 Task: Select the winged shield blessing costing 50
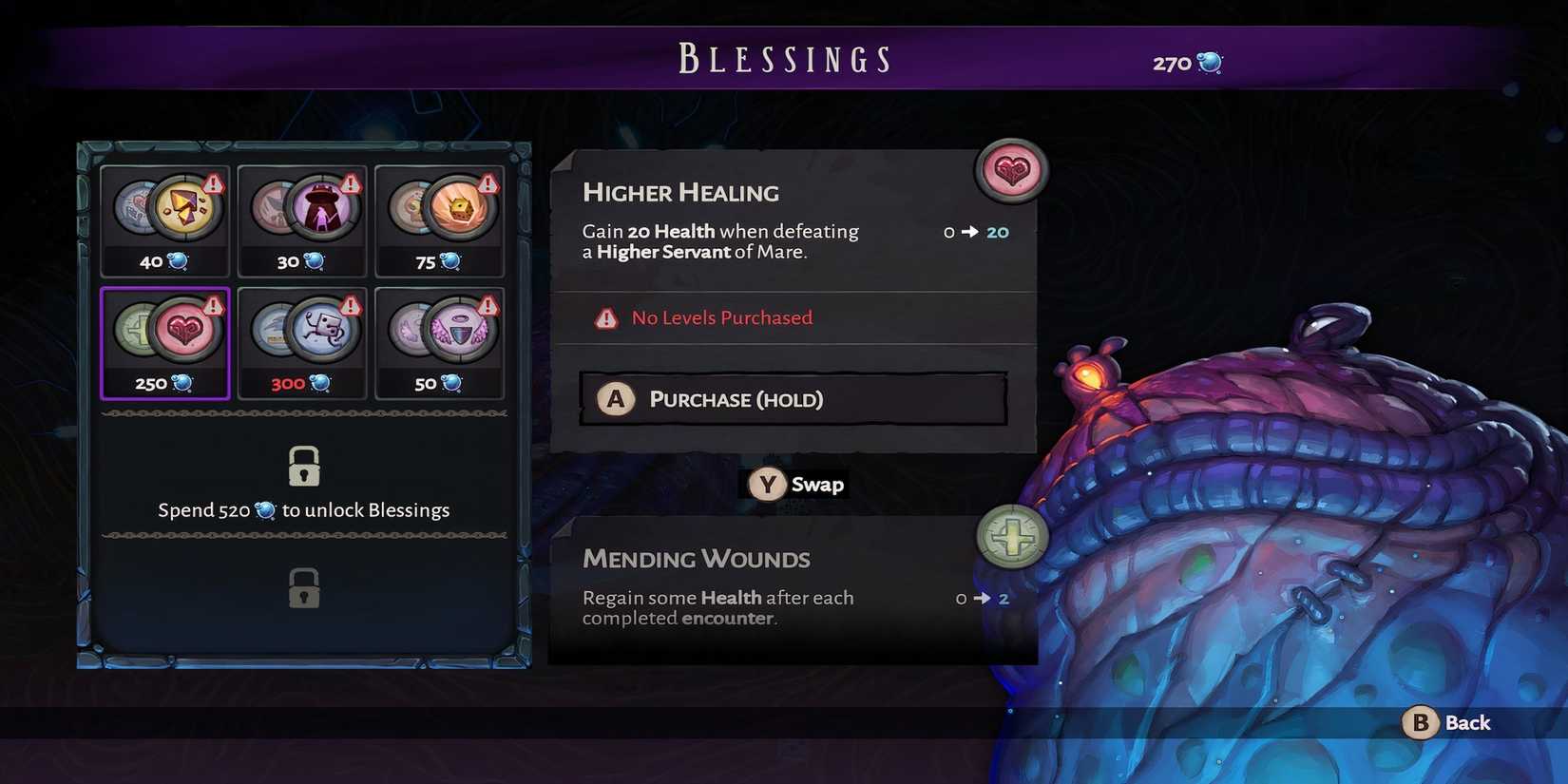(439, 344)
